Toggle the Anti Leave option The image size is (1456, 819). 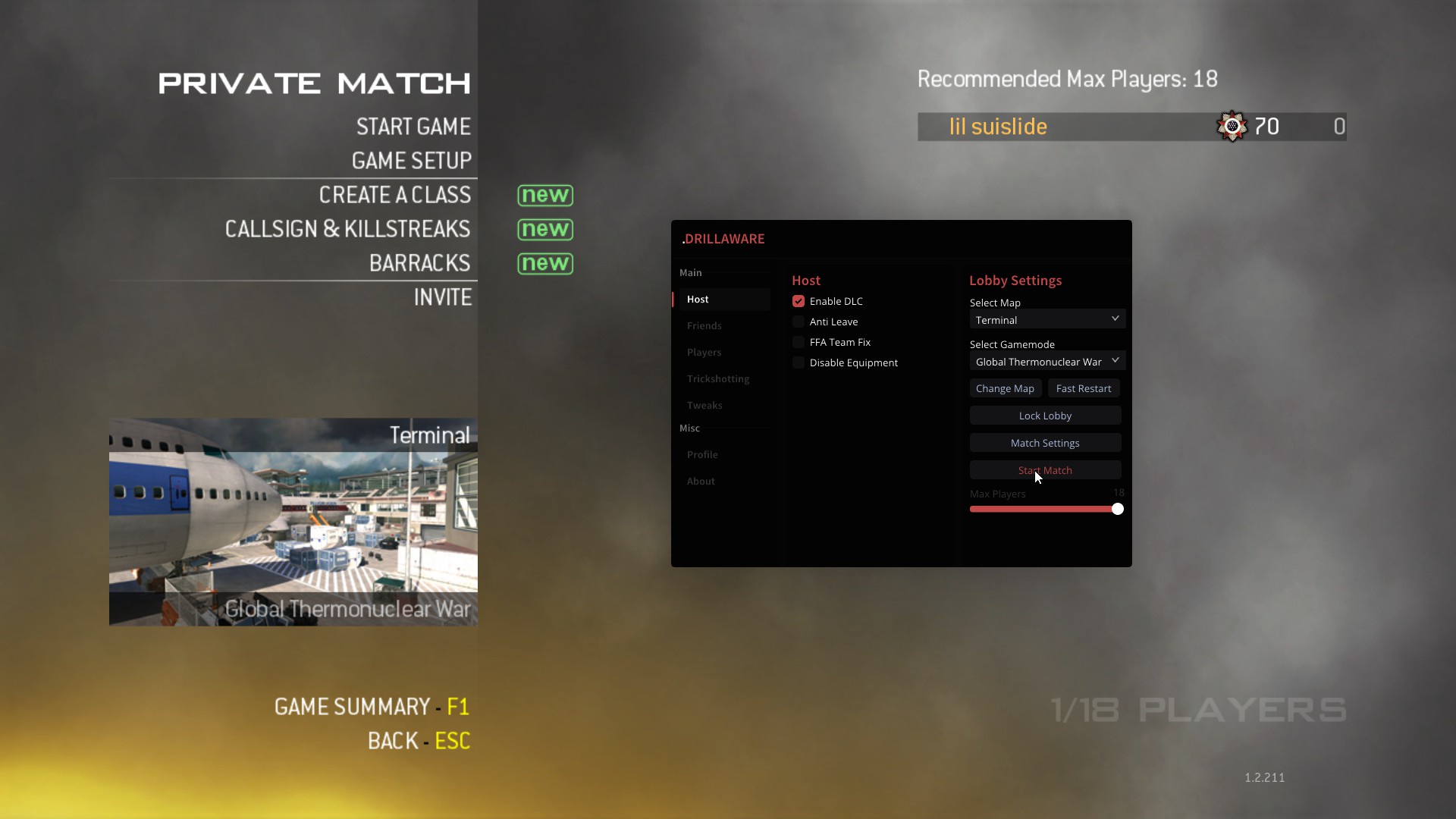799,322
